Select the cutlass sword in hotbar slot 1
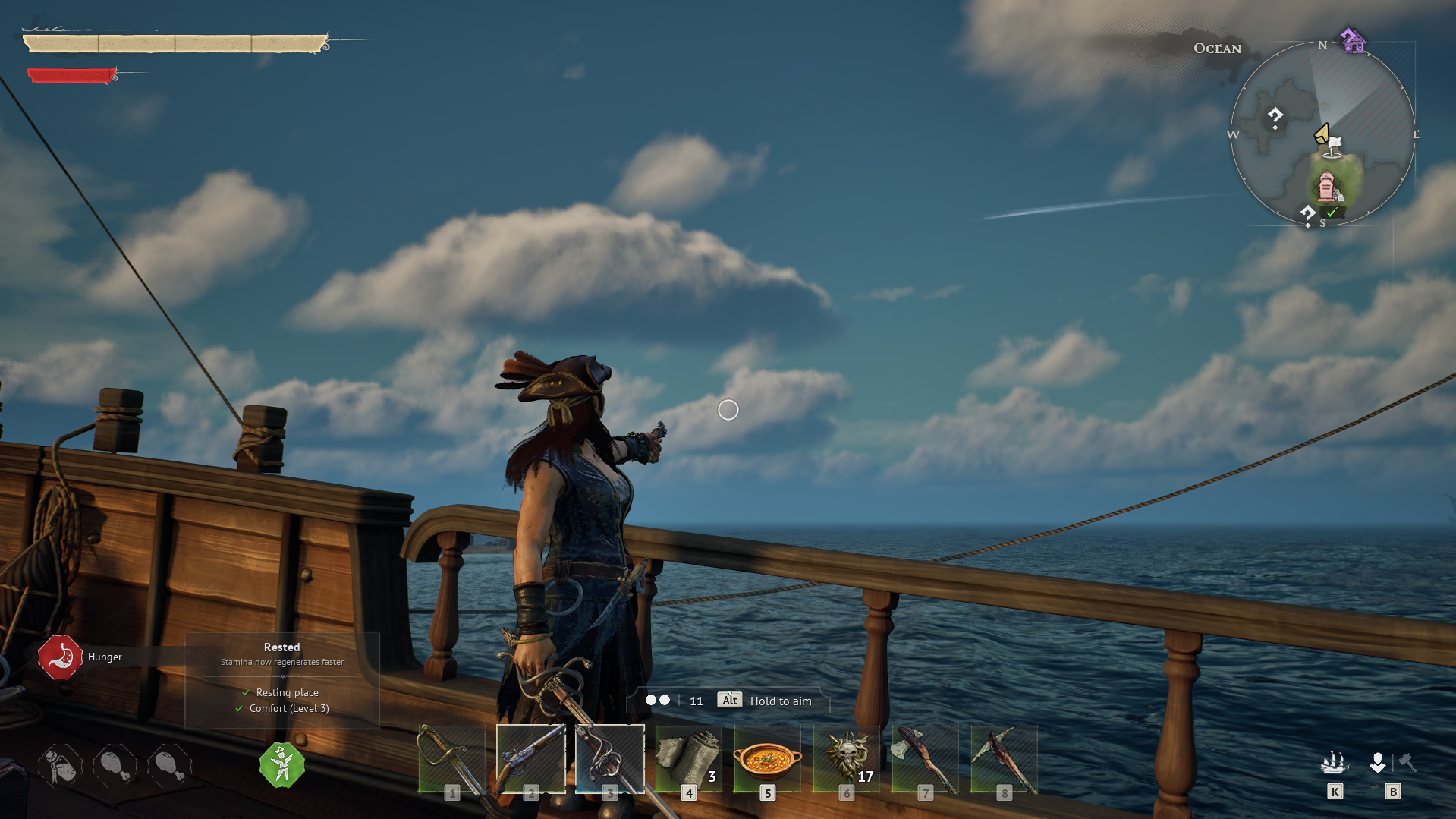 pos(451,758)
